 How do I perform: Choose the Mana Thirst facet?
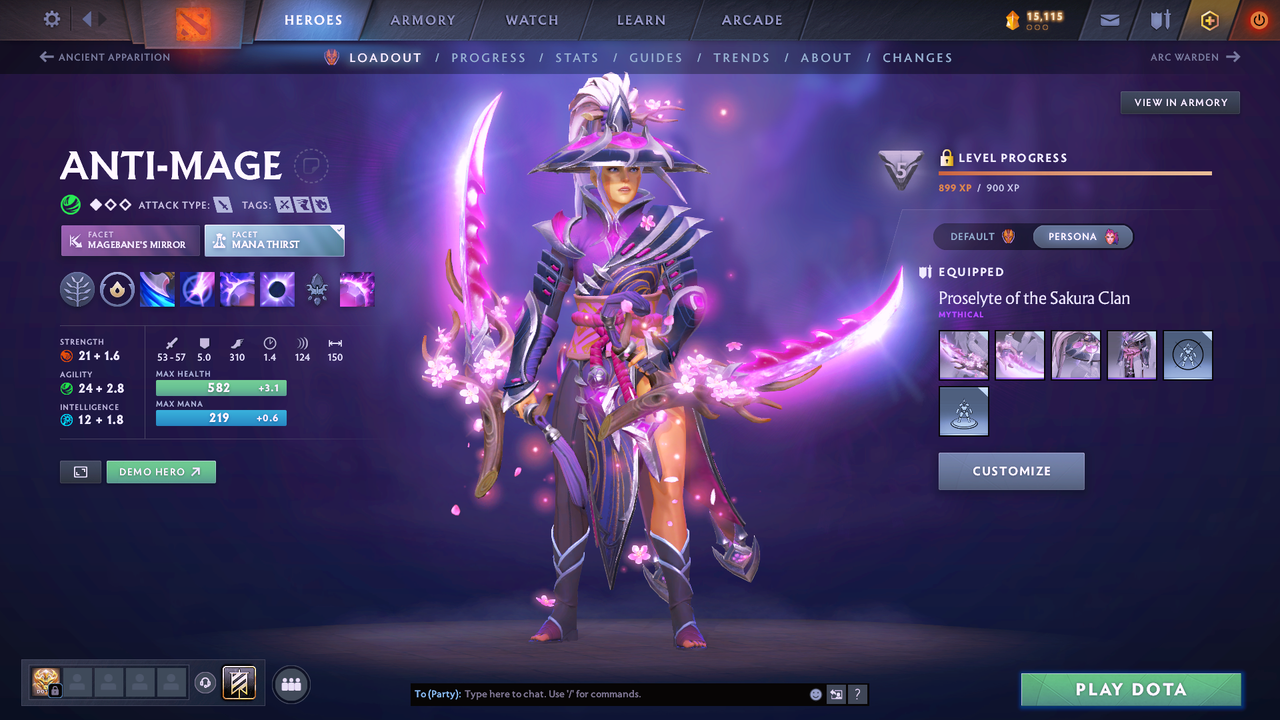[x=274, y=240]
